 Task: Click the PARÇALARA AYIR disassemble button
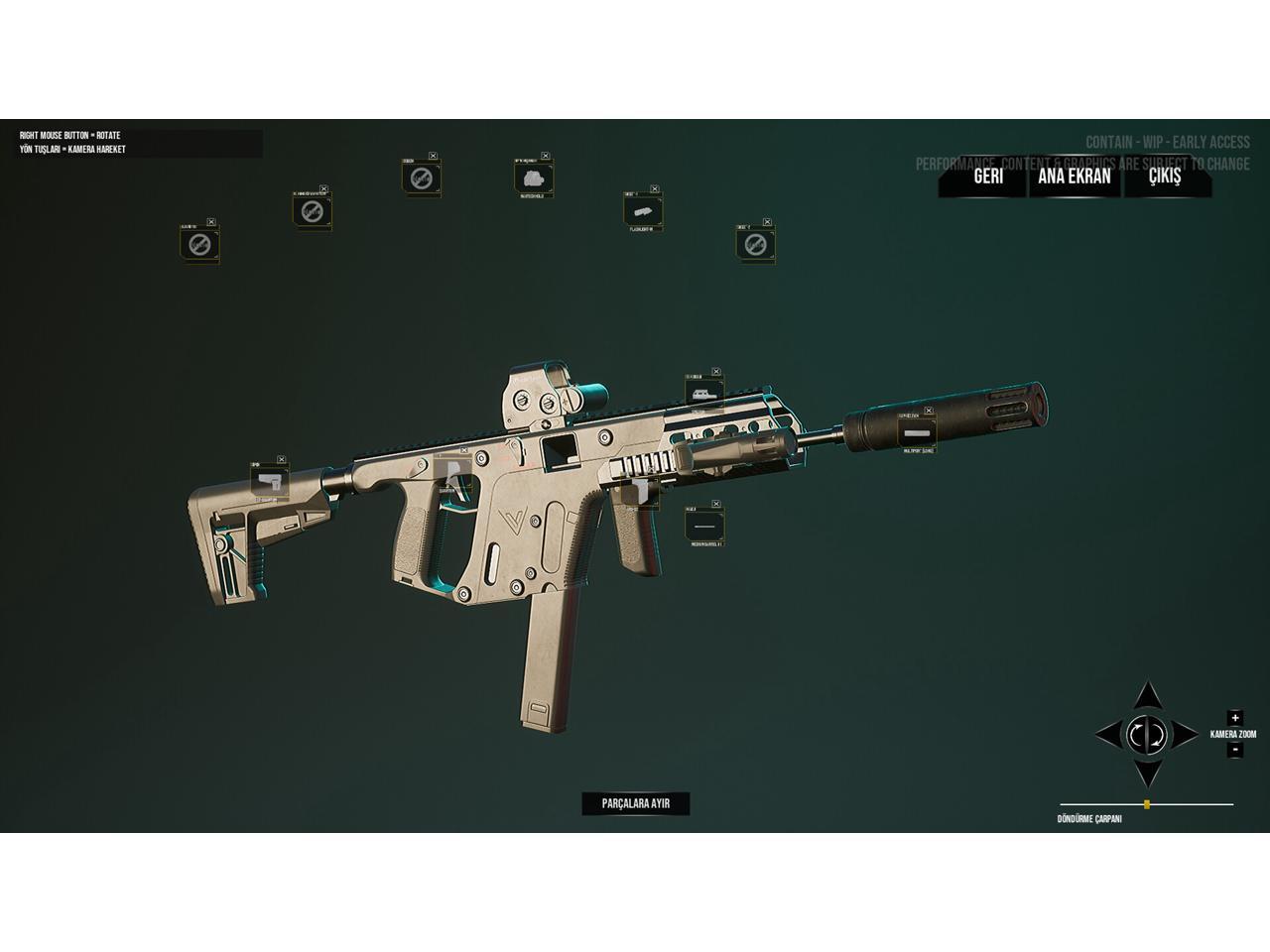point(635,803)
